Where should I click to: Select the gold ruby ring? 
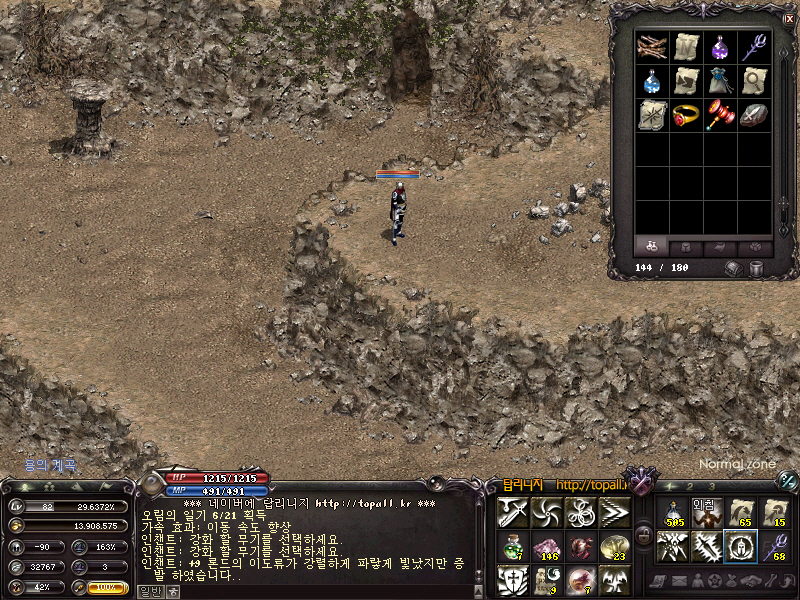click(687, 114)
